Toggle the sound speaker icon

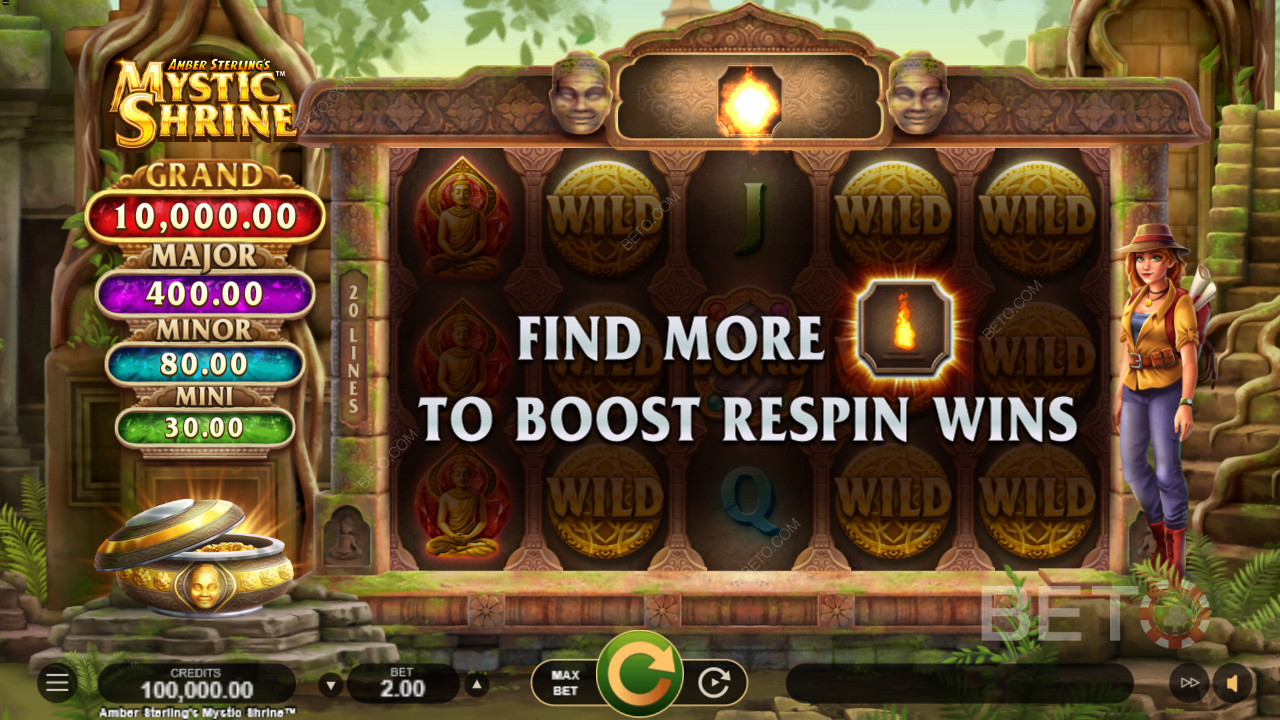[x=1233, y=683]
